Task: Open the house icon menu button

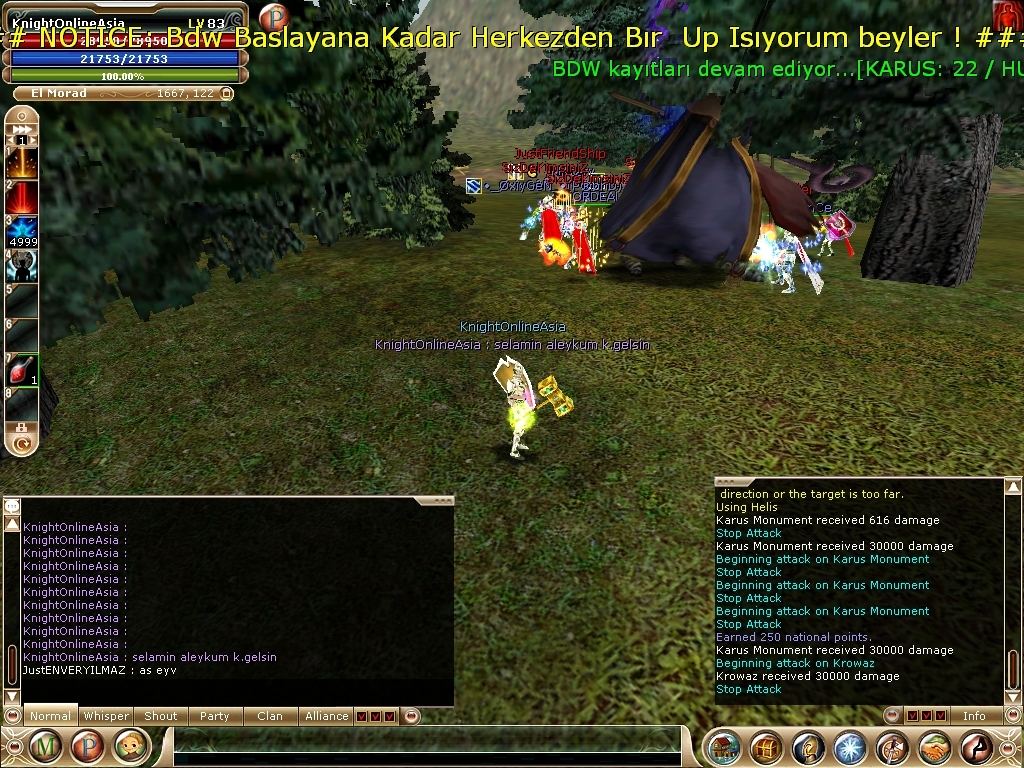Action: point(724,748)
